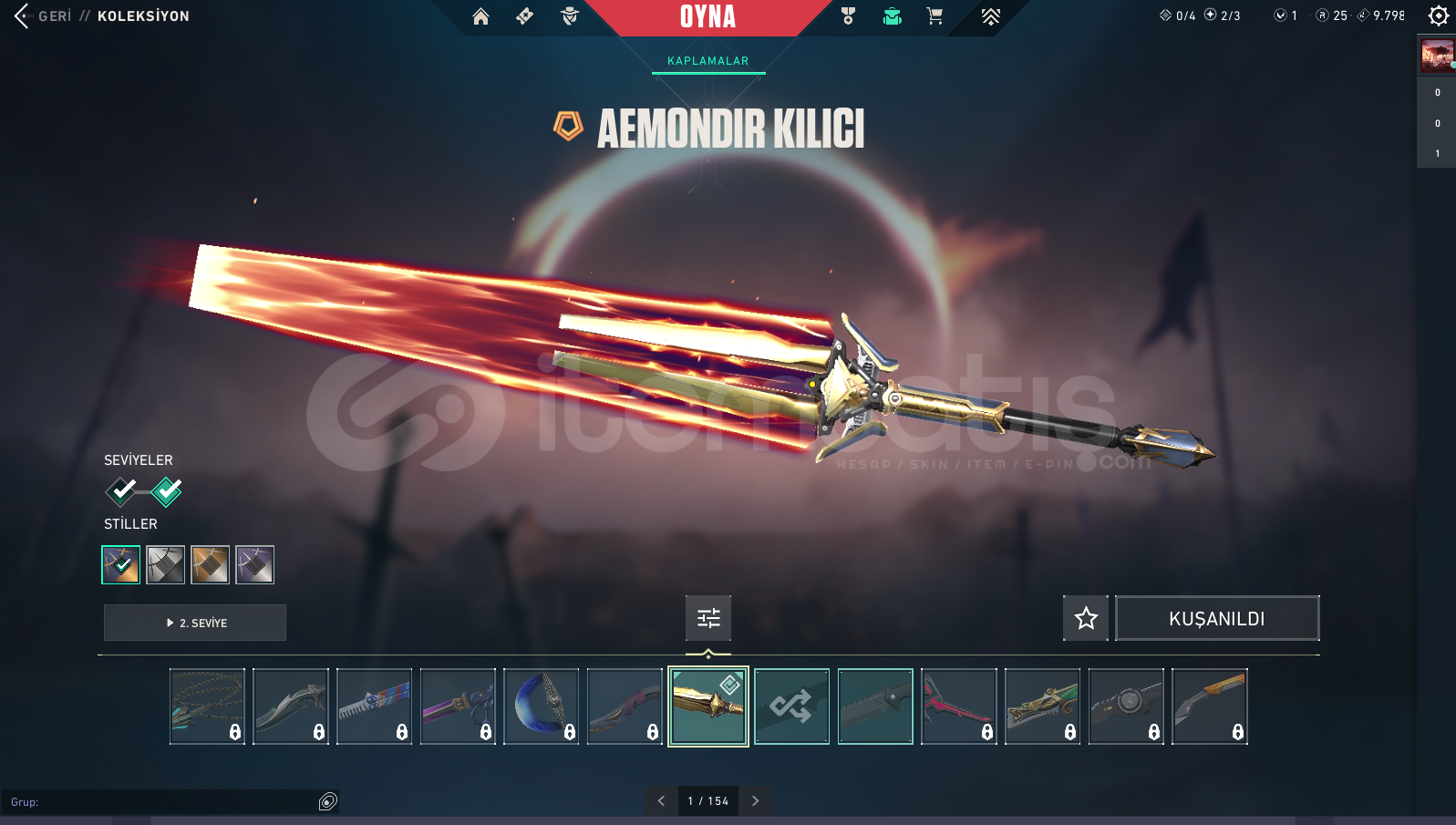The image size is (1456, 825).
Task: Go to the next skin page
Action: click(x=755, y=801)
